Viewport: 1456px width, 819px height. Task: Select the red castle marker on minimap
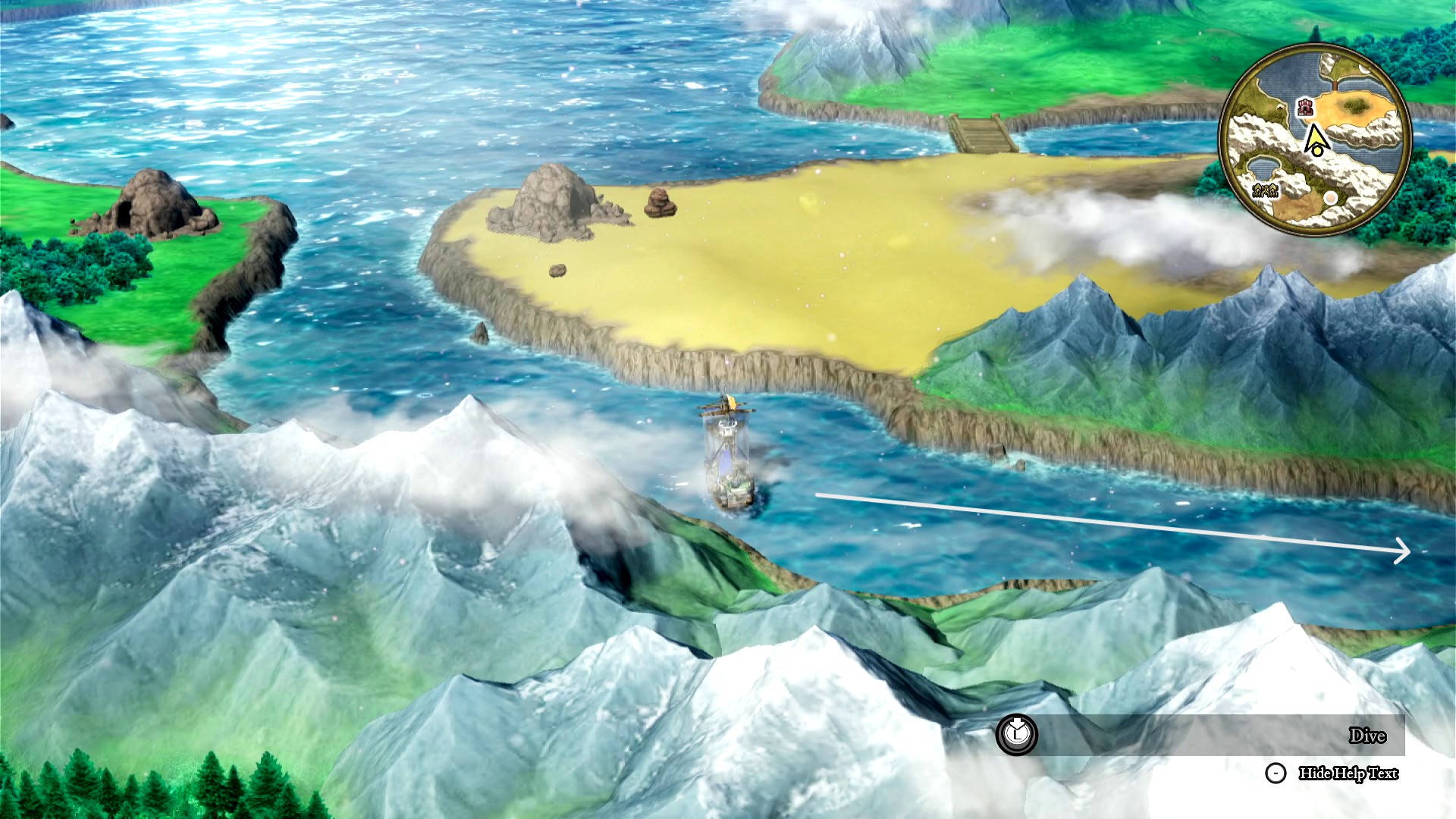click(x=1305, y=107)
